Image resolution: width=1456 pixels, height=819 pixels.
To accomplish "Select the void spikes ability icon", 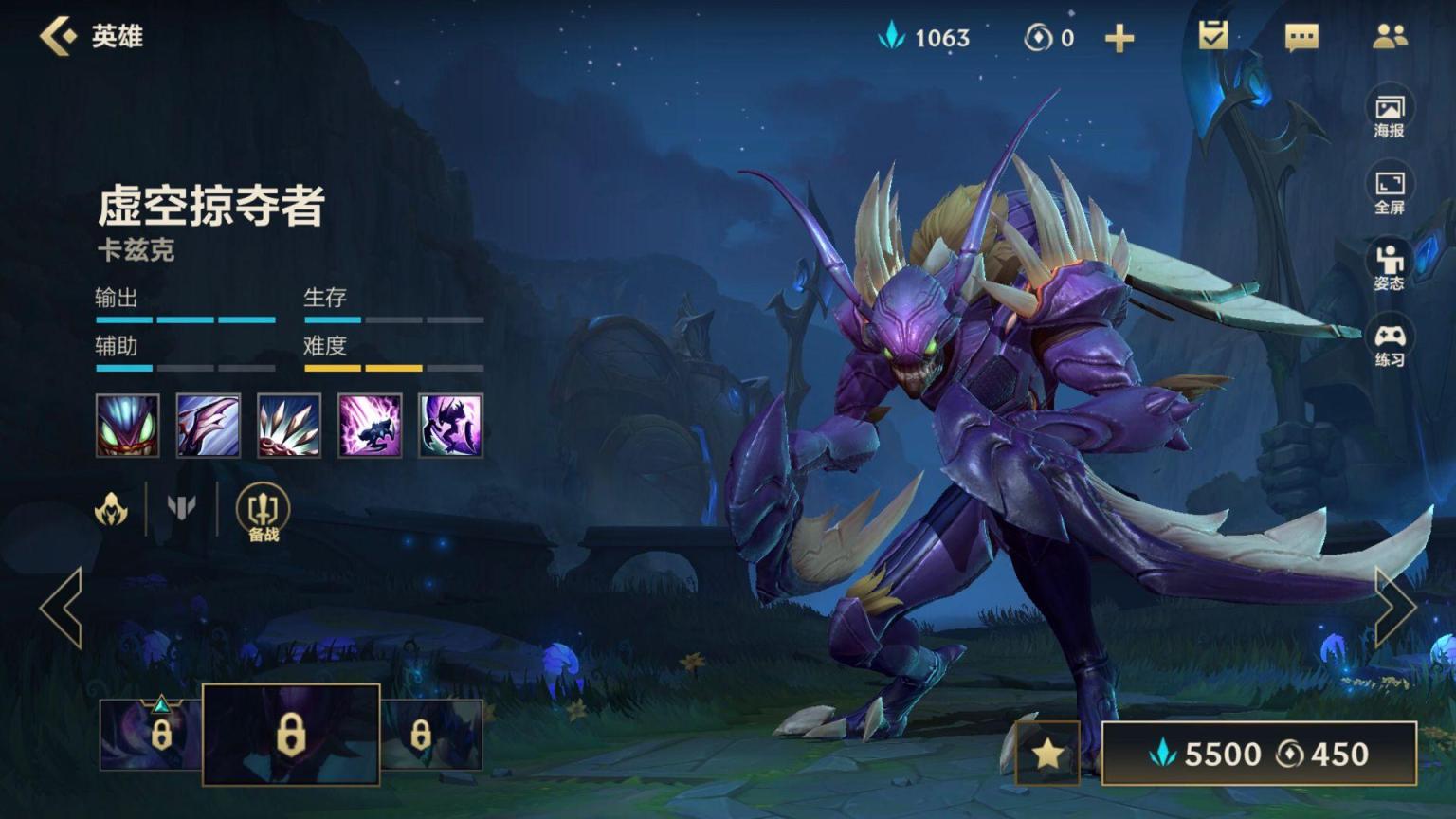I will 289,426.
